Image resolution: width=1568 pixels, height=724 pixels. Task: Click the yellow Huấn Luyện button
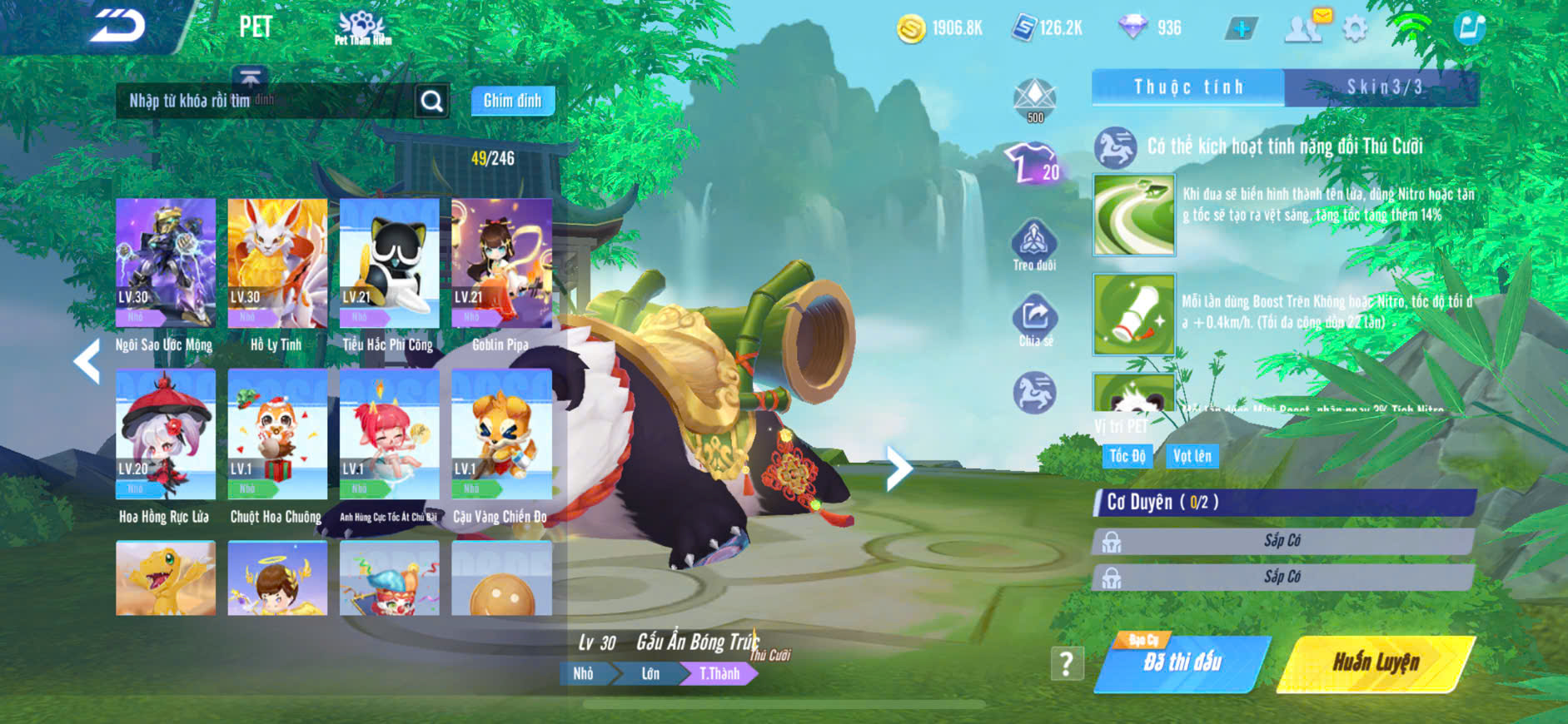[x=1376, y=663]
